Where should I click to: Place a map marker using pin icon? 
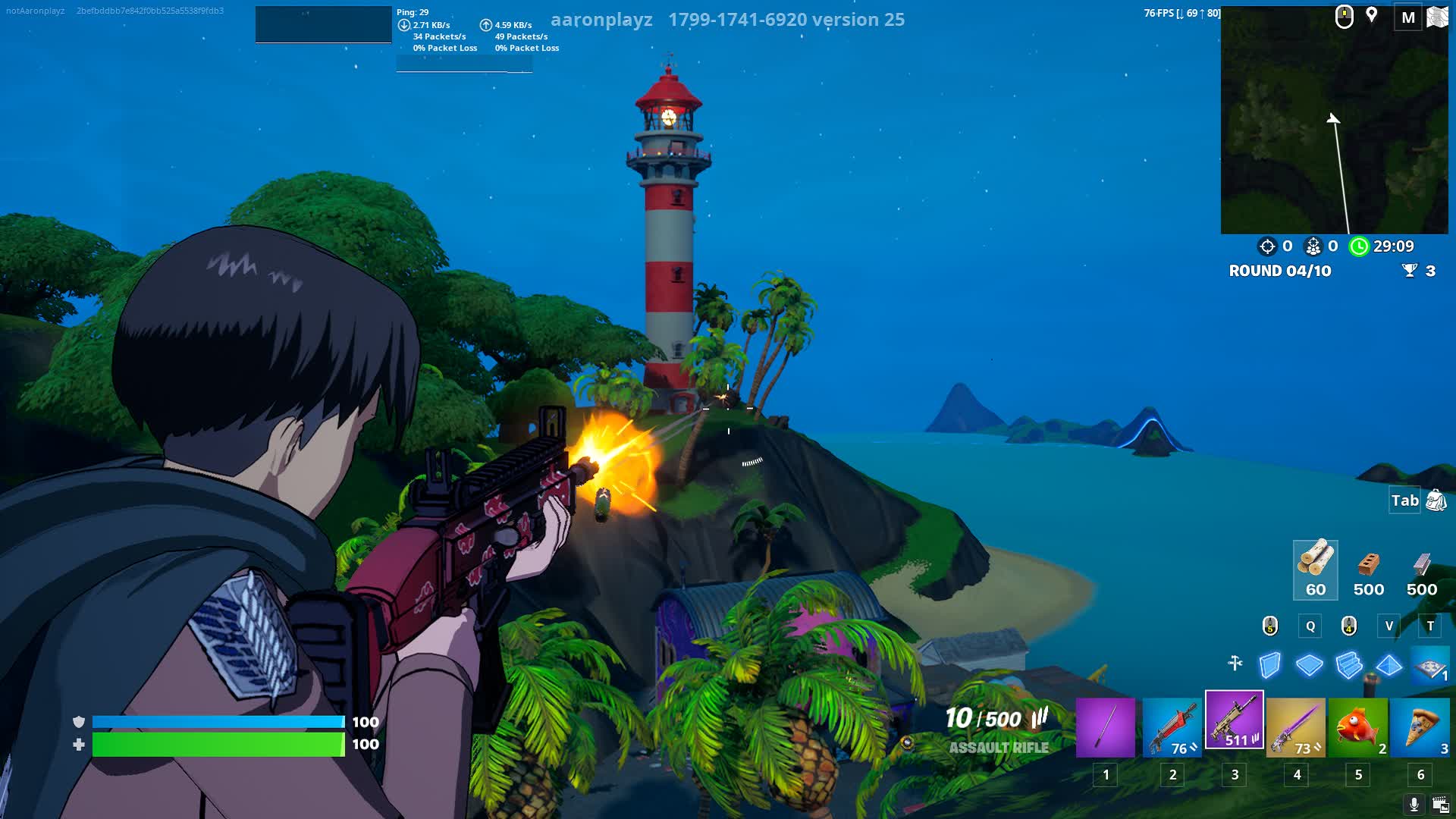click(1371, 15)
